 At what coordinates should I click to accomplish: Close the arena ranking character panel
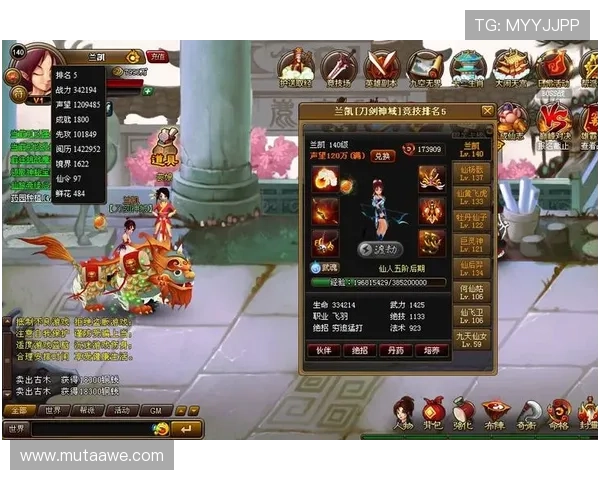[x=487, y=111]
